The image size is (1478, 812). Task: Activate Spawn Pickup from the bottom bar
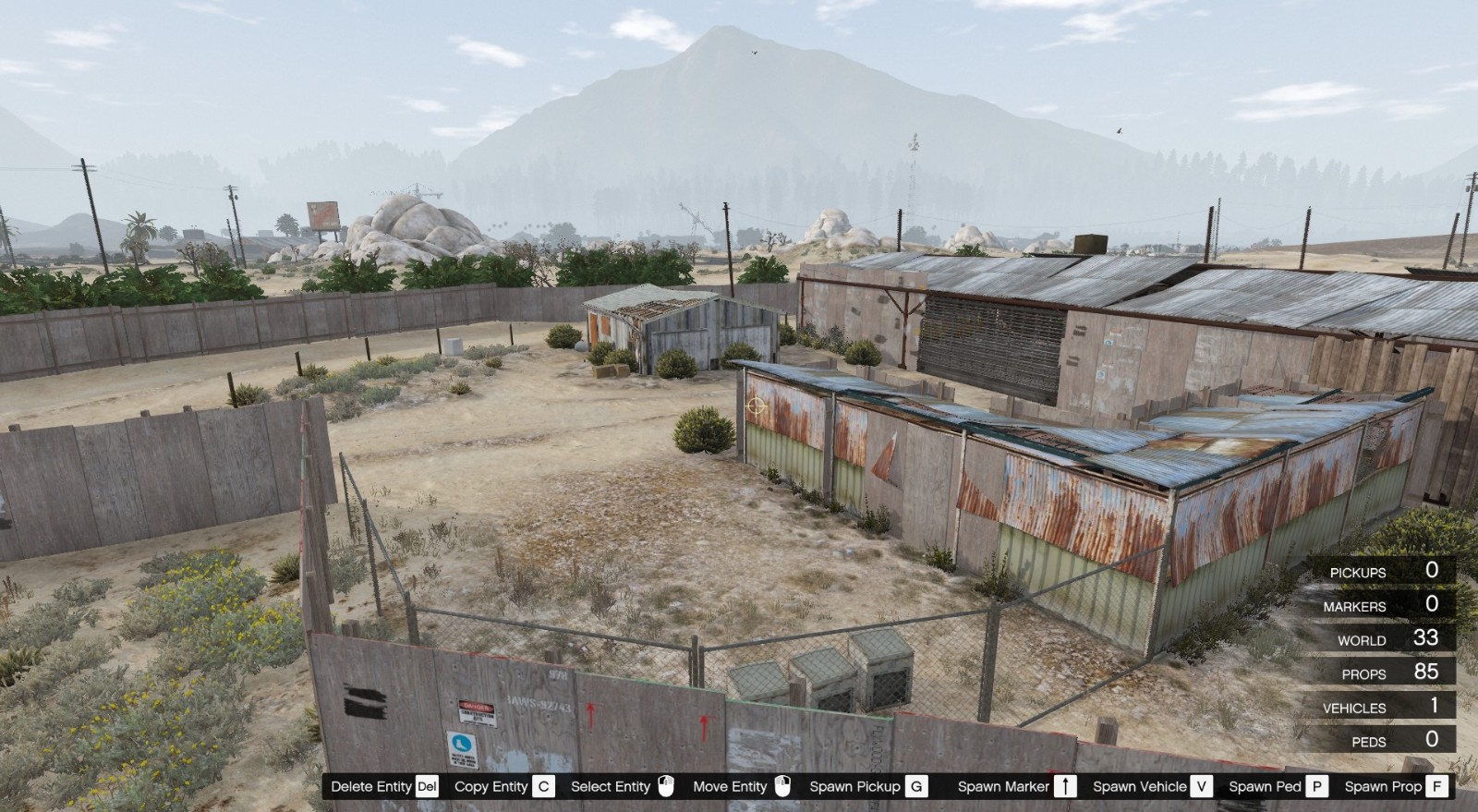[x=855, y=787]
